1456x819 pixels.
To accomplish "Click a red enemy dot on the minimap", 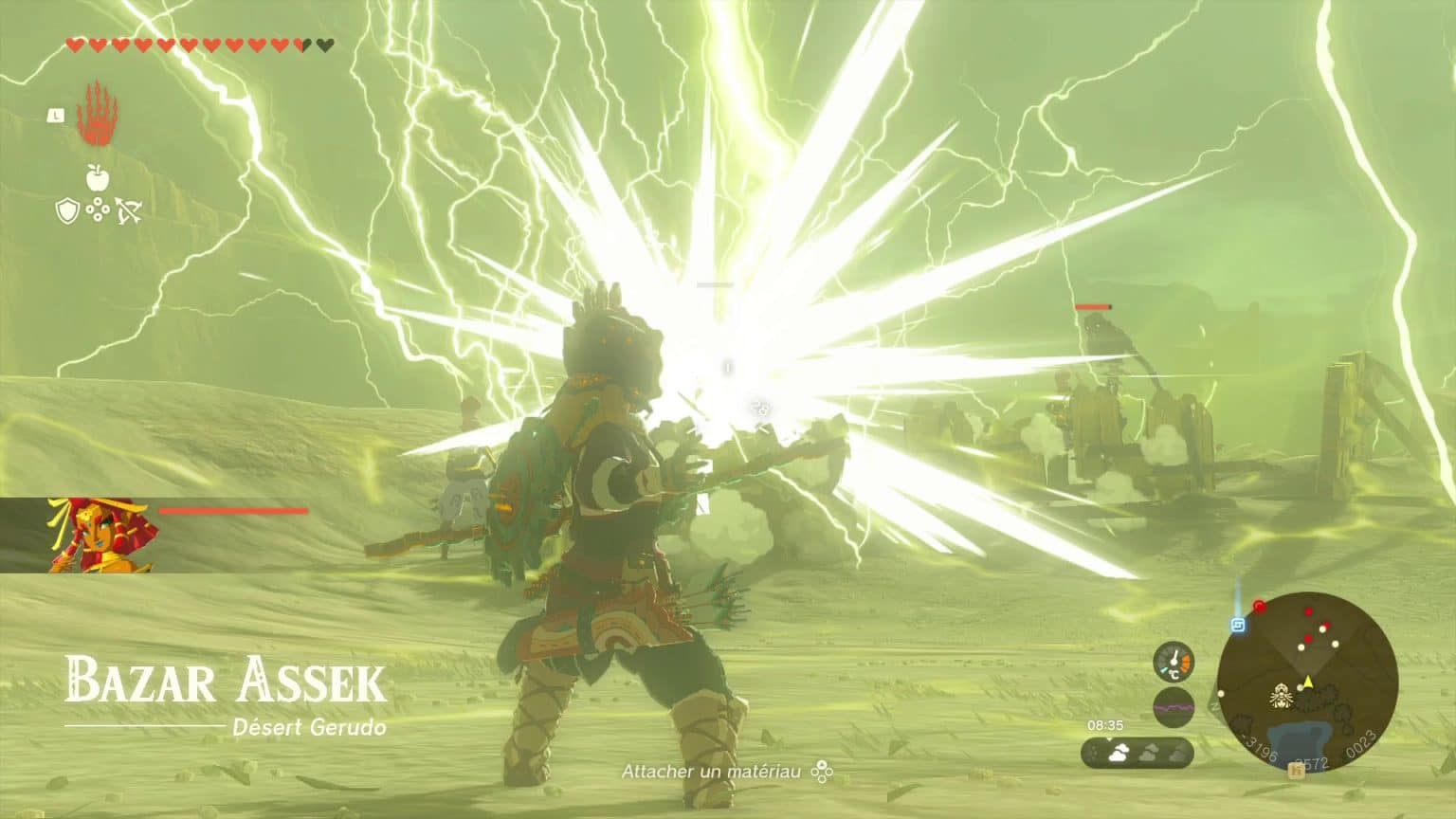I will [x=1308, y=612].
